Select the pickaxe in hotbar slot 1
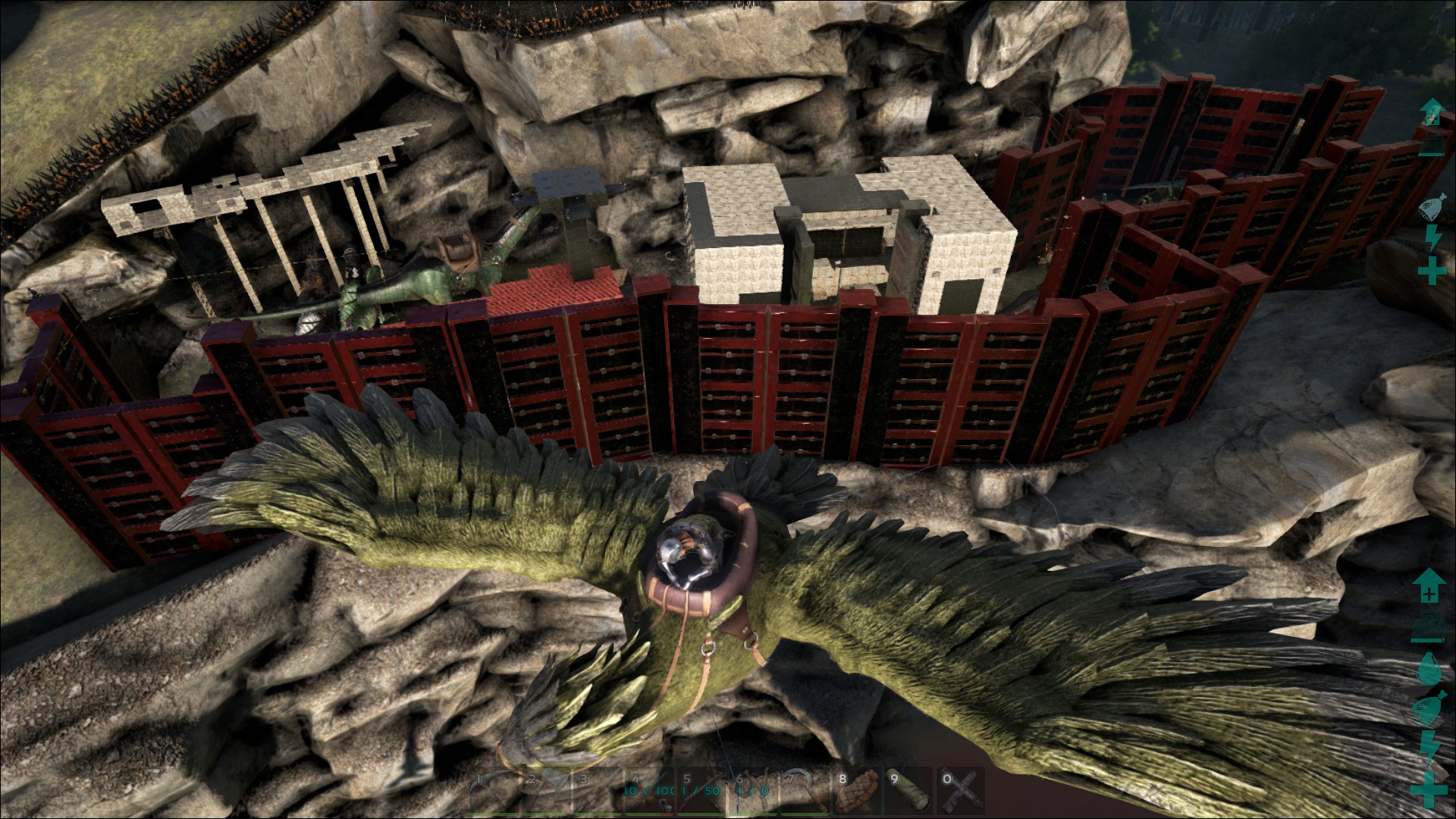Viewport: 1456px width, 819px height. [x=493, y=791]
